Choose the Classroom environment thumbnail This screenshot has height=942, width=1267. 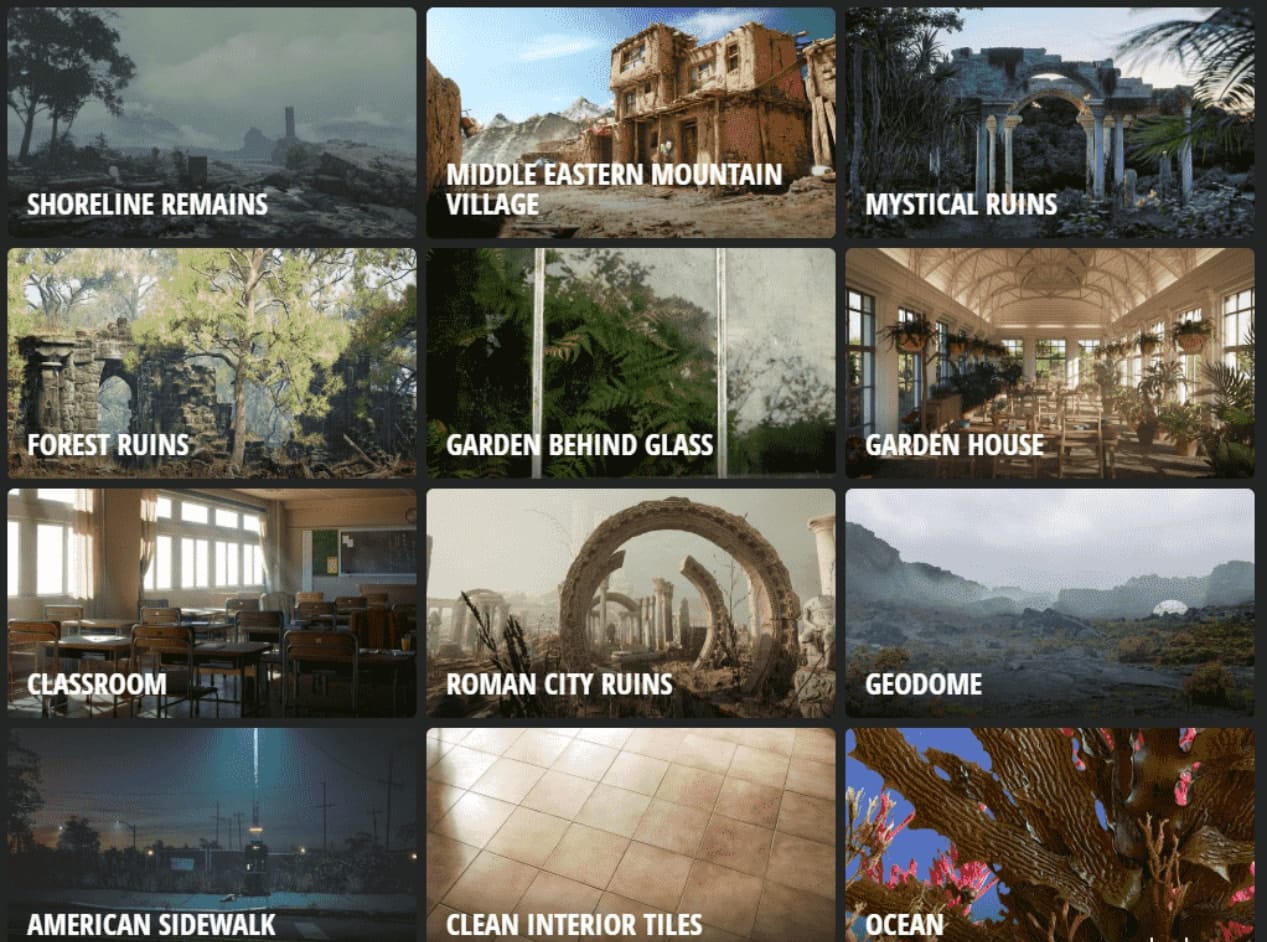211,603
